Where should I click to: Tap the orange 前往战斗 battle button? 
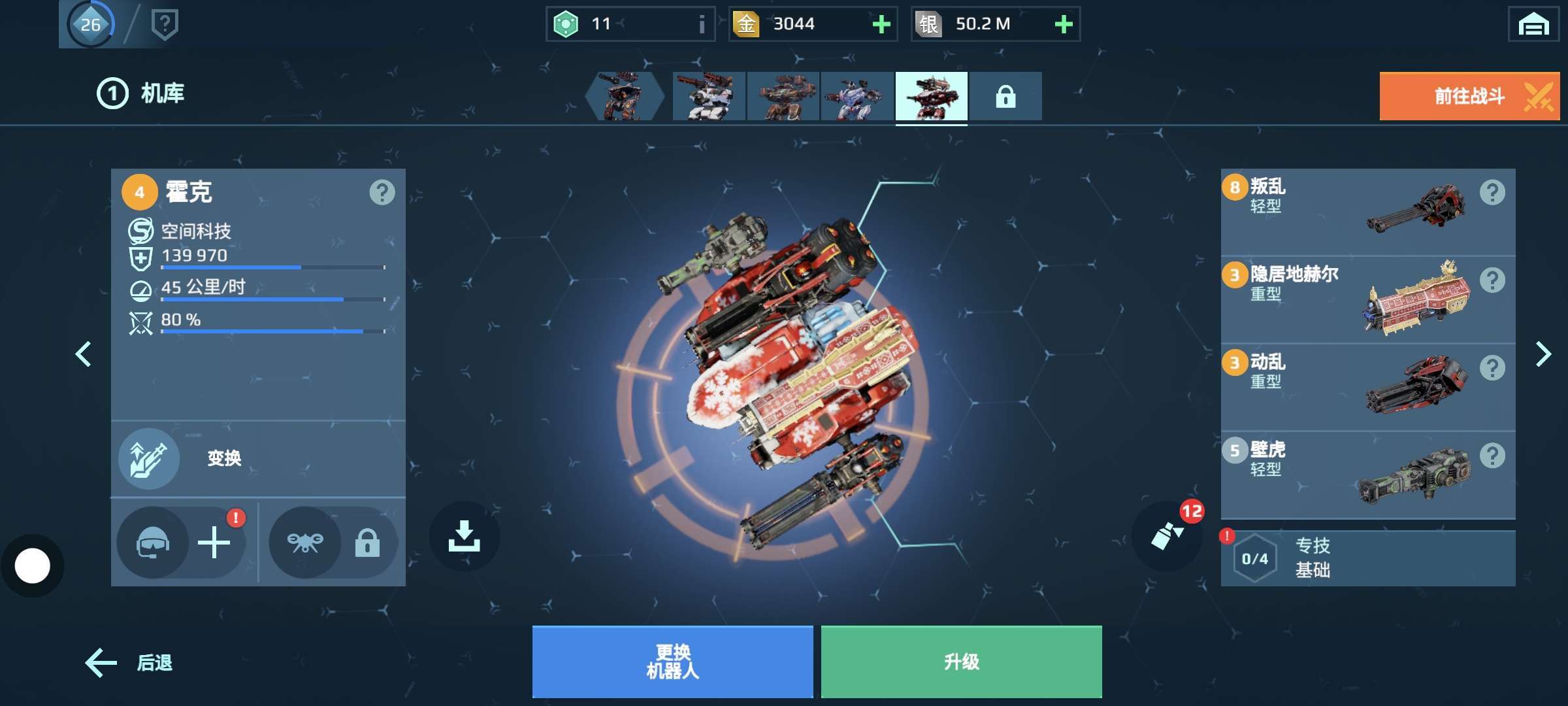coord(1469,96)
